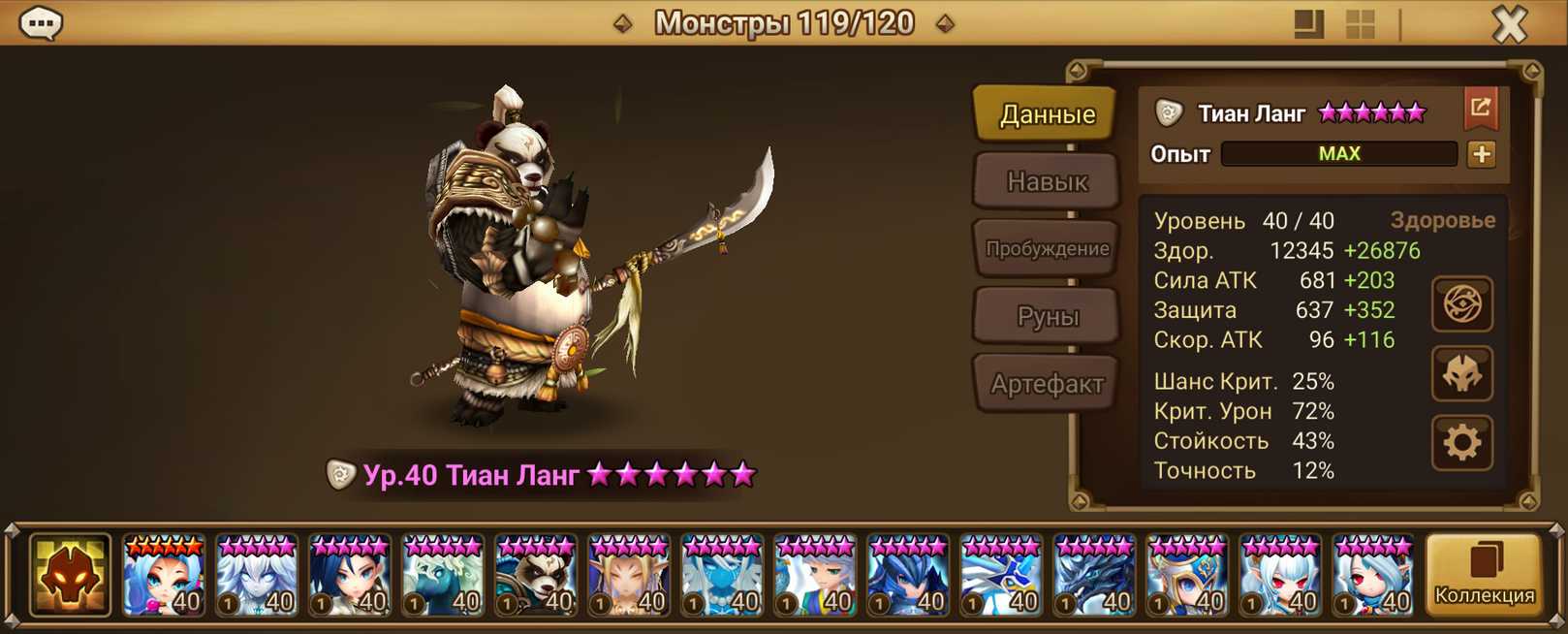The image size is (1568, 634).
Task: Open the gear settings button
Action: (1461, 443)
